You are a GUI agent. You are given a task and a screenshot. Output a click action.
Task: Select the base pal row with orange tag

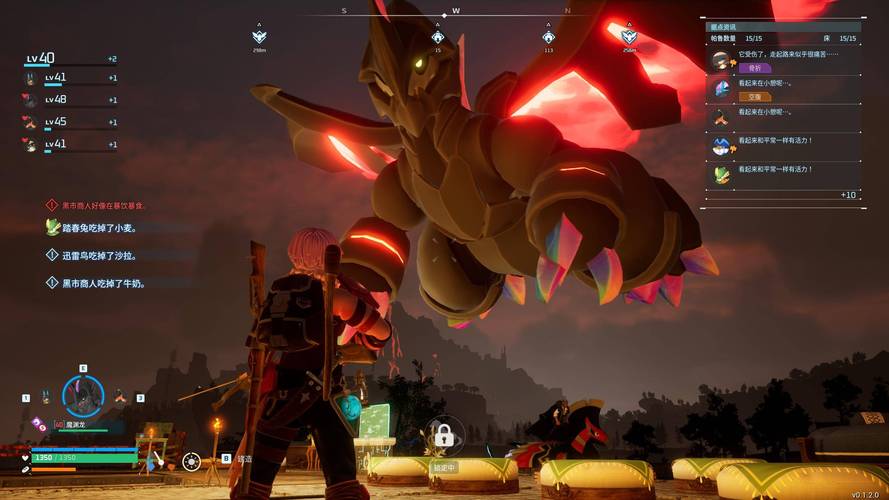click(x=780, y=90)
